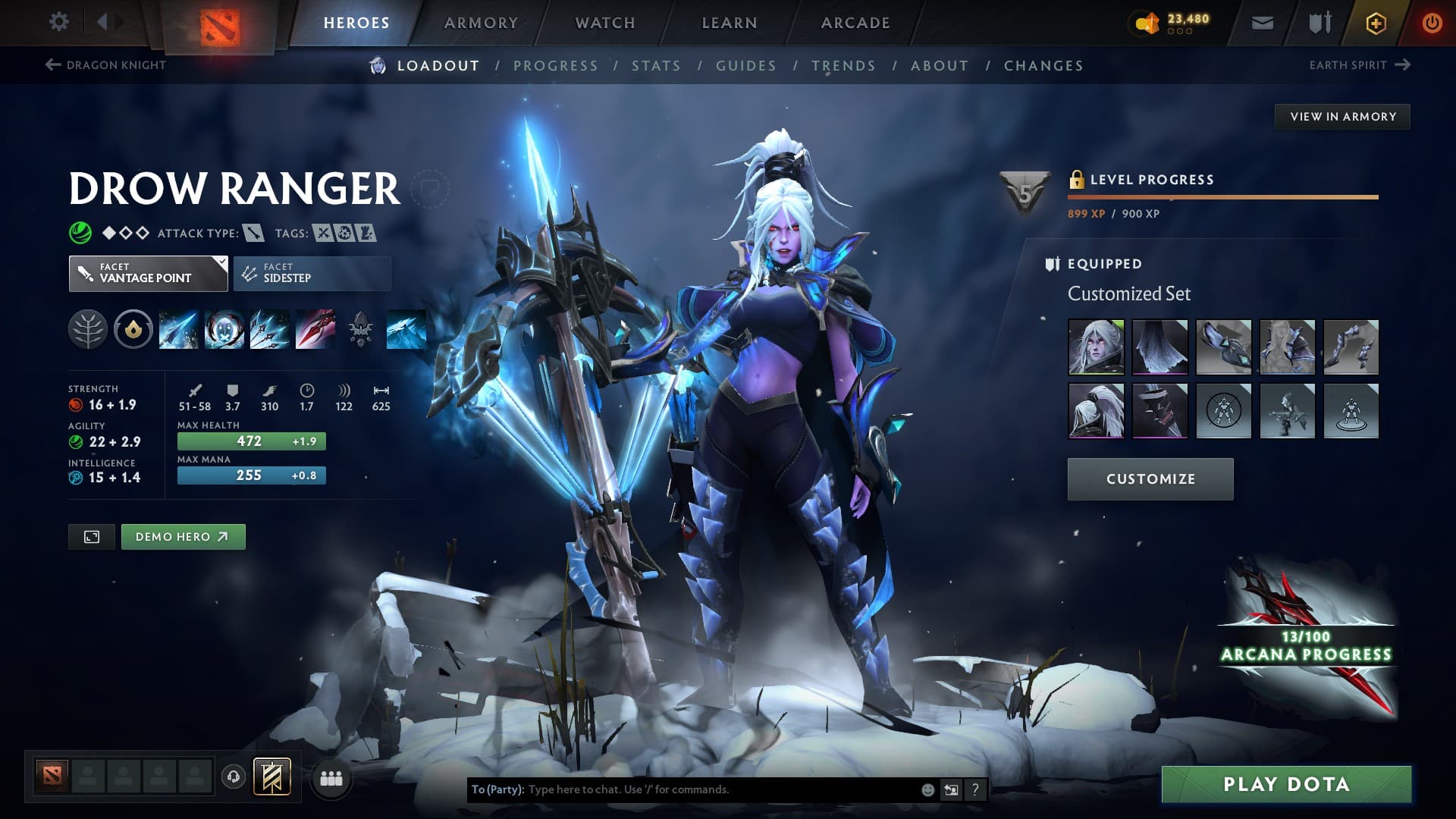Open the mail inbox icon in top bar
This screenshot has height=819, width=1456.
[1261, 23]
